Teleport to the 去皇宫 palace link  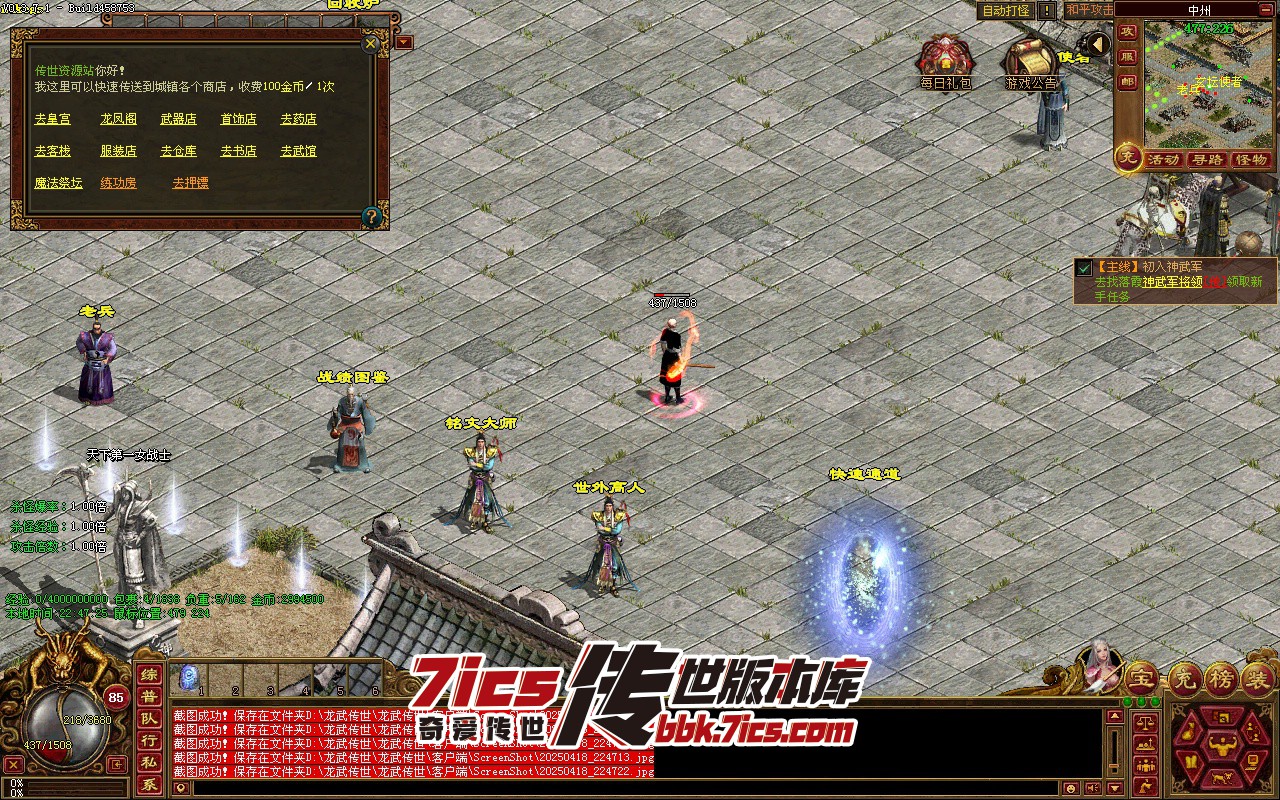52,119
